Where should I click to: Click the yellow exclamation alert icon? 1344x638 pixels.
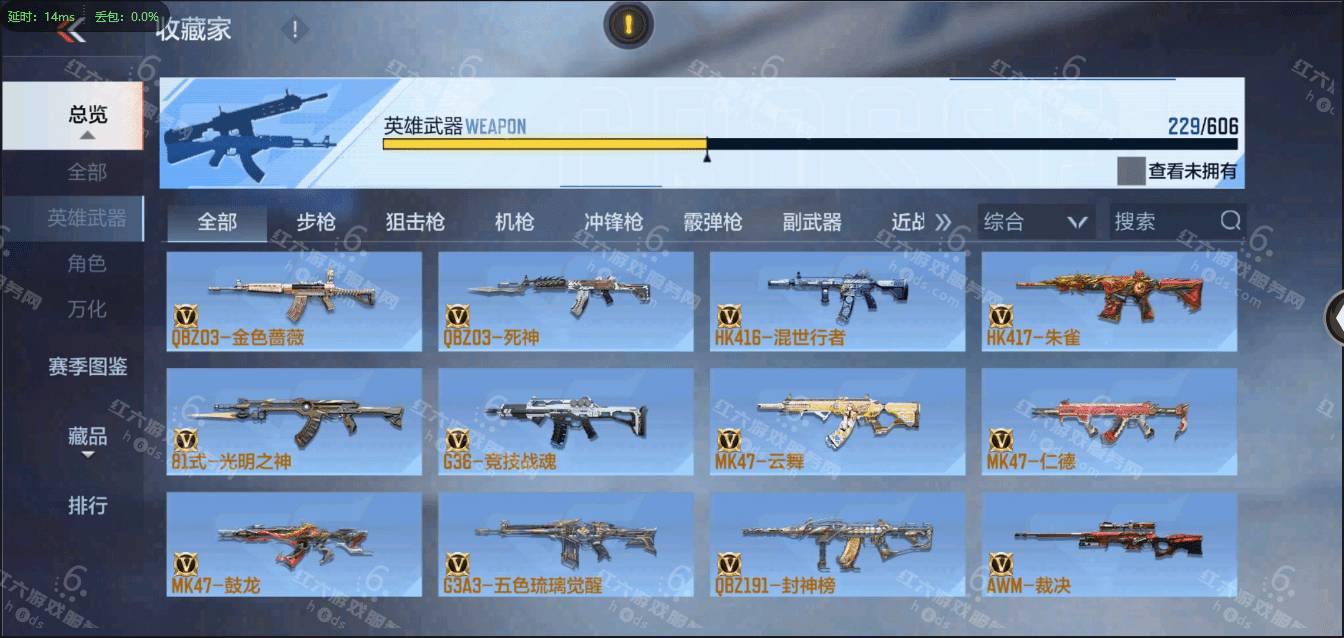pos(628,25)
